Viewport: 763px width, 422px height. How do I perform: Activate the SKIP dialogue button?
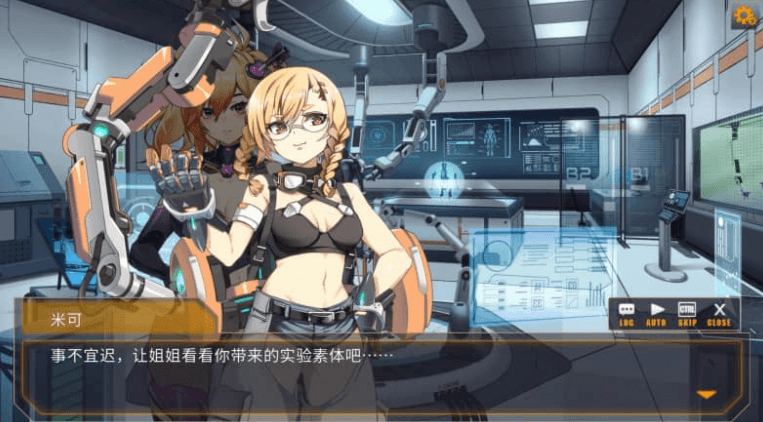tap(687, 314)
